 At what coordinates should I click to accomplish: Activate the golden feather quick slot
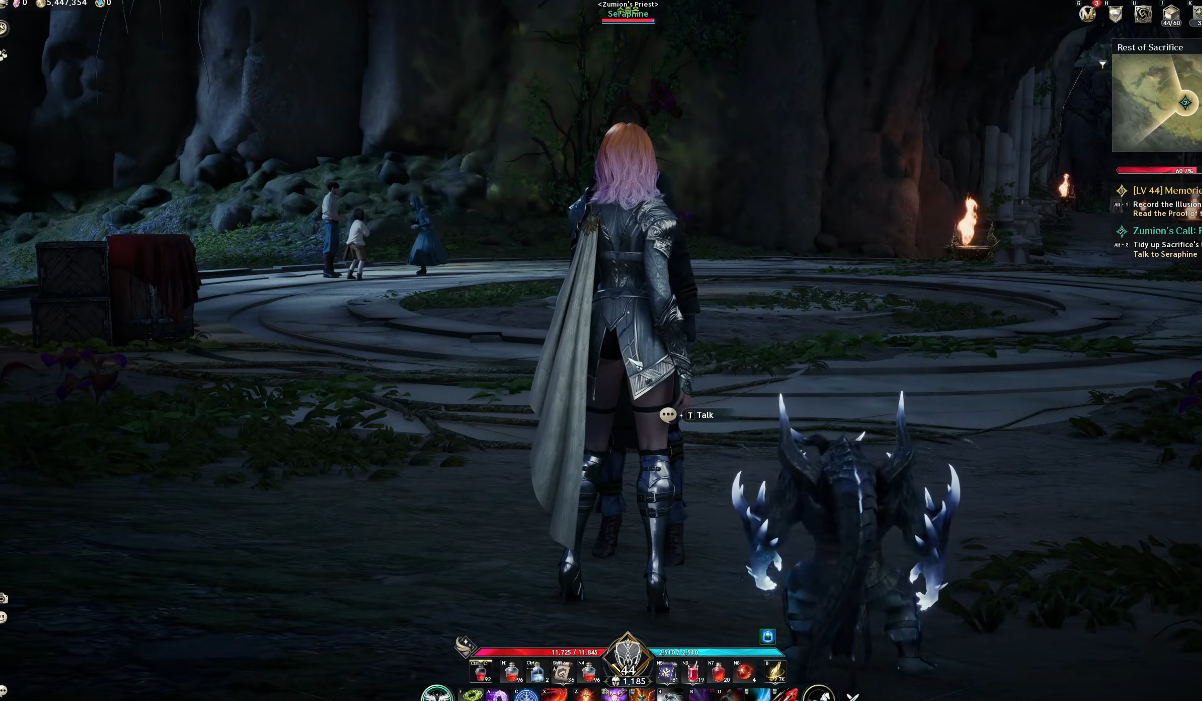[x=773, y=672]
